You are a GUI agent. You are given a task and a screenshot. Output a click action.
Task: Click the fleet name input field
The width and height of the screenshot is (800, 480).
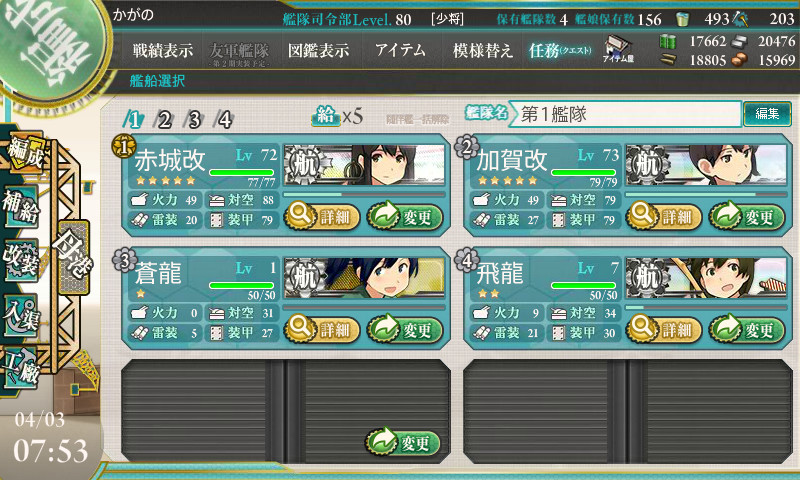[627, 114]
